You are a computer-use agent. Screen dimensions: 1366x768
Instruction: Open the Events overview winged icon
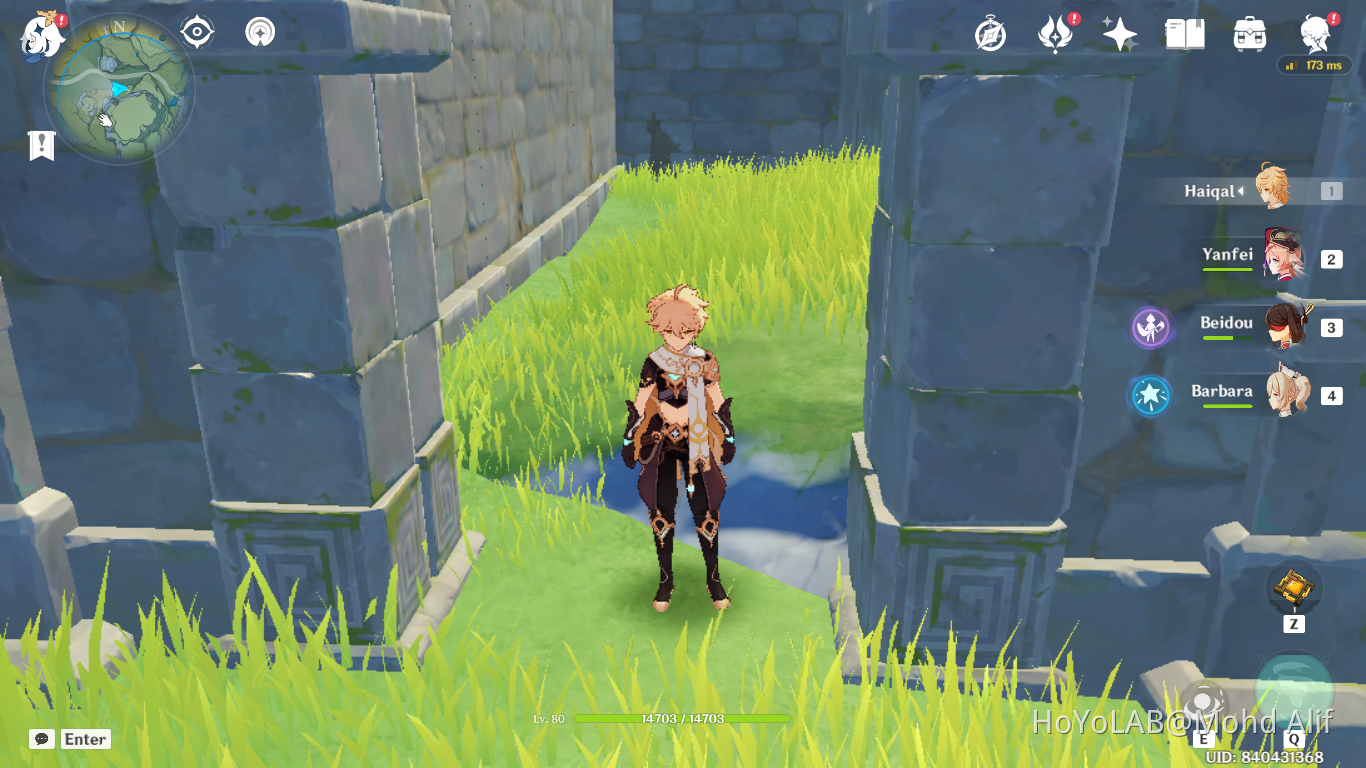1053,33
